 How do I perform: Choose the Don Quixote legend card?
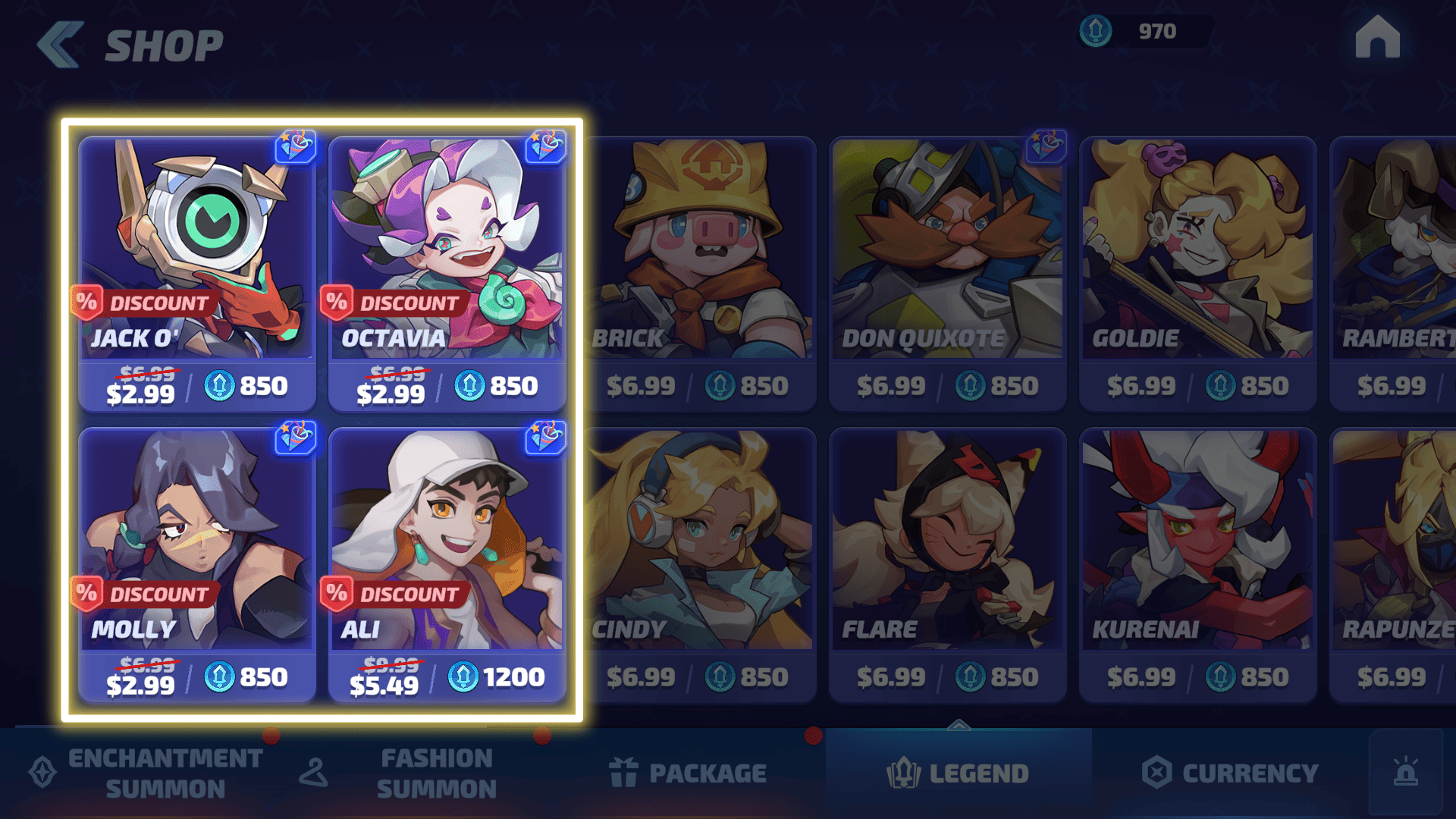(x=948, y=273)
